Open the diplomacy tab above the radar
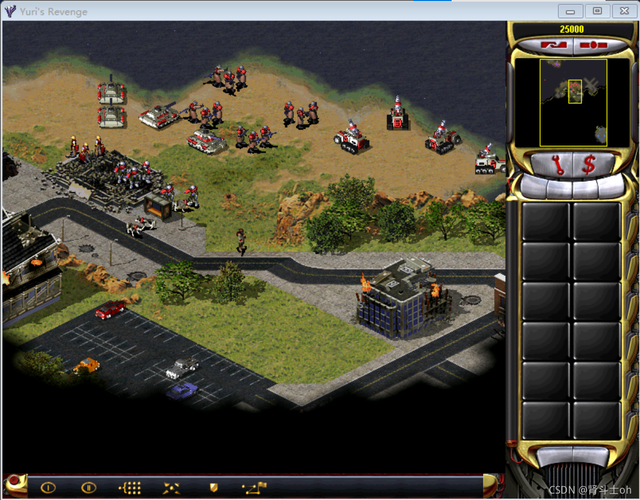 point(553,46)
